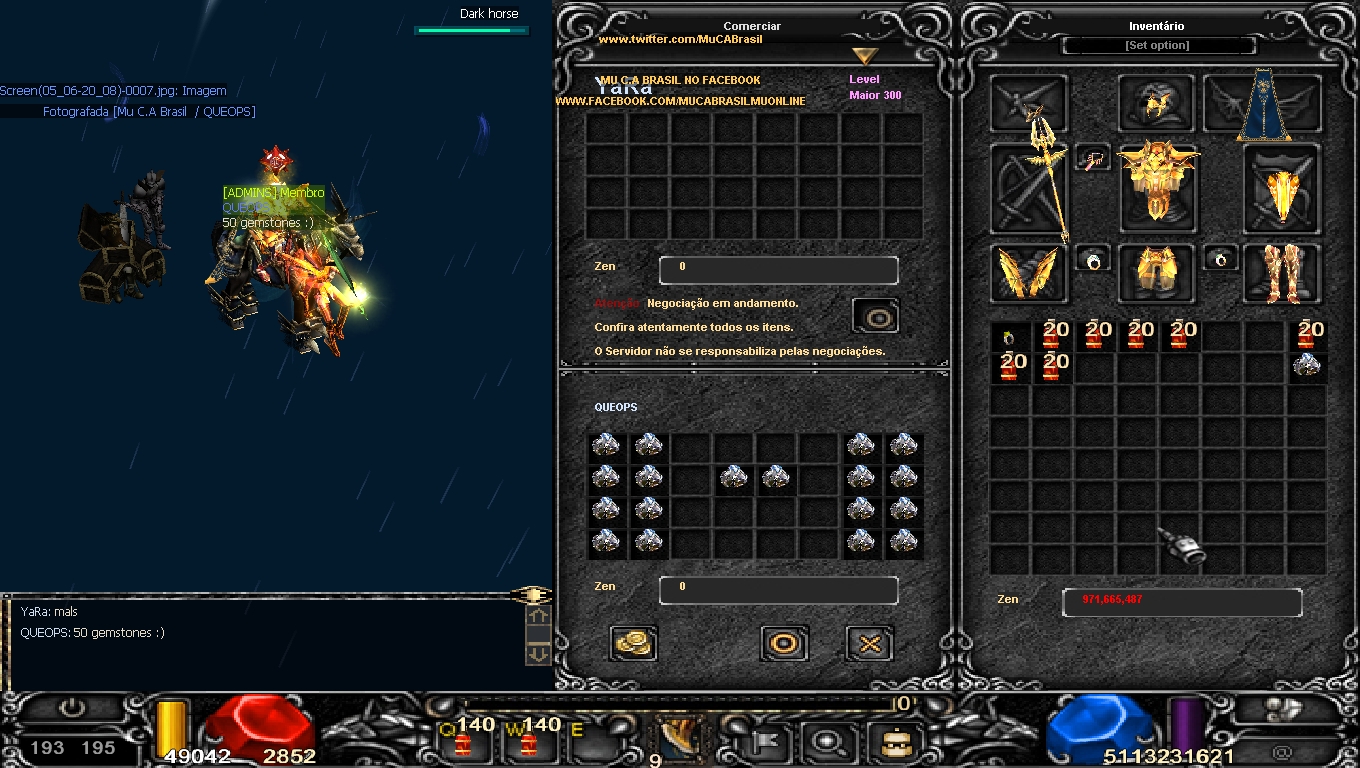1360x768 pixels.
Task: Select the golden gloves slot
Action: (1029, 273)
